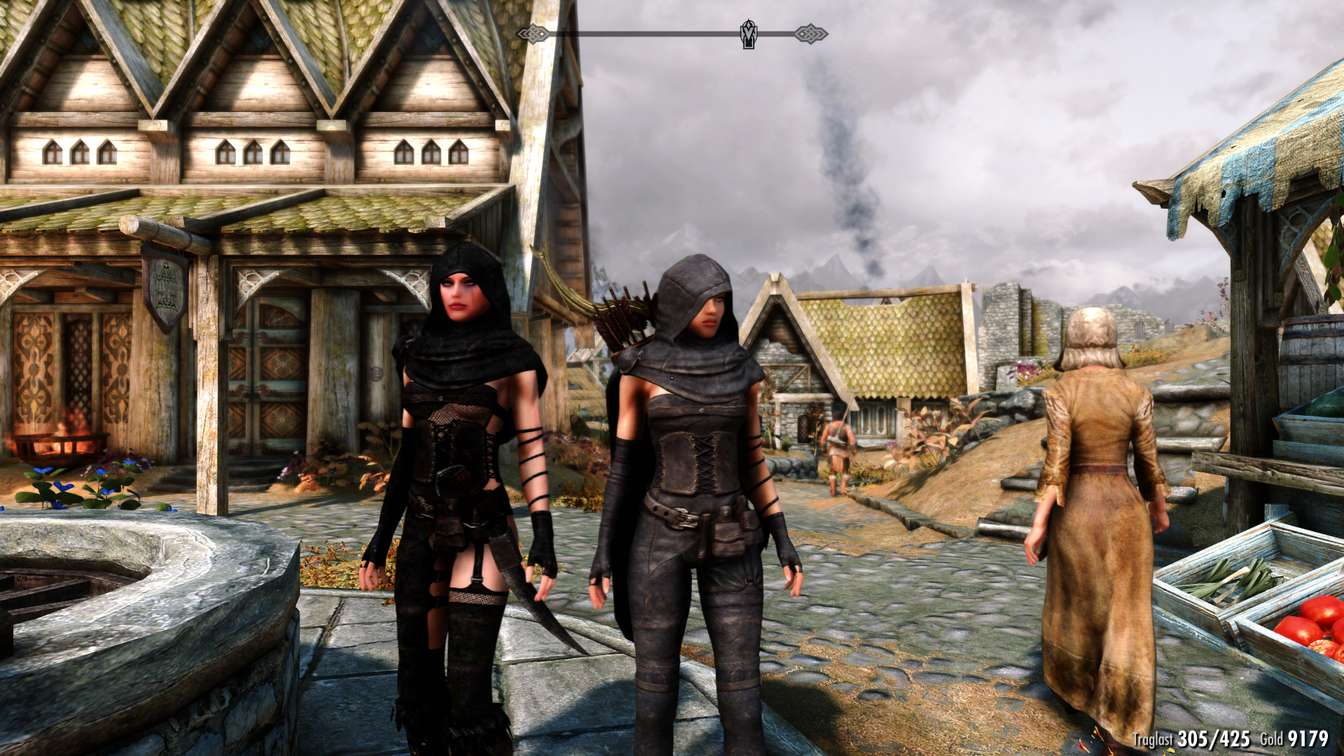Select a red tomato in the produce bin

click(x=1300, y=630)
